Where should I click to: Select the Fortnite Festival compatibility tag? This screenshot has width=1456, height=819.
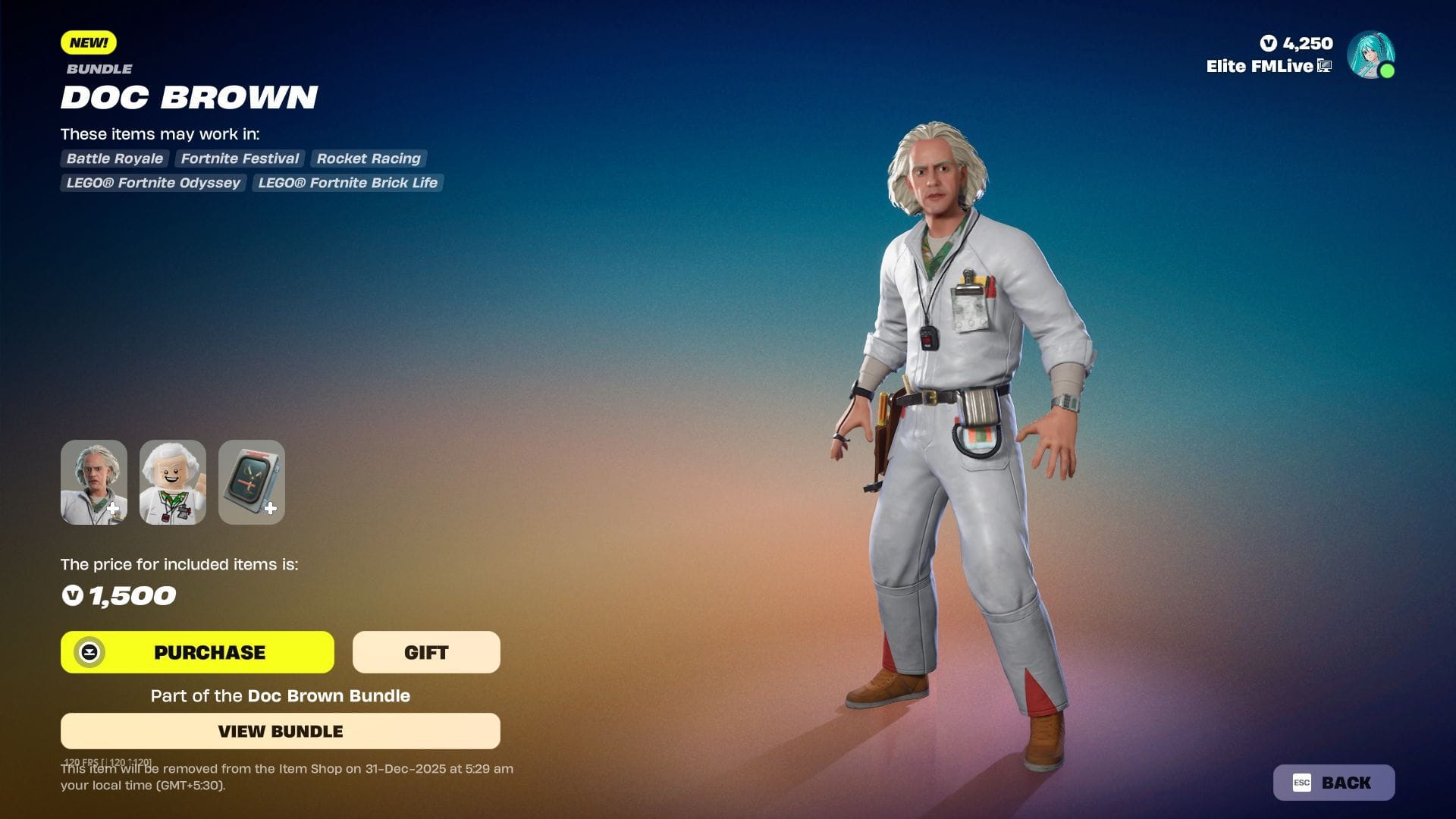(239, 158)
